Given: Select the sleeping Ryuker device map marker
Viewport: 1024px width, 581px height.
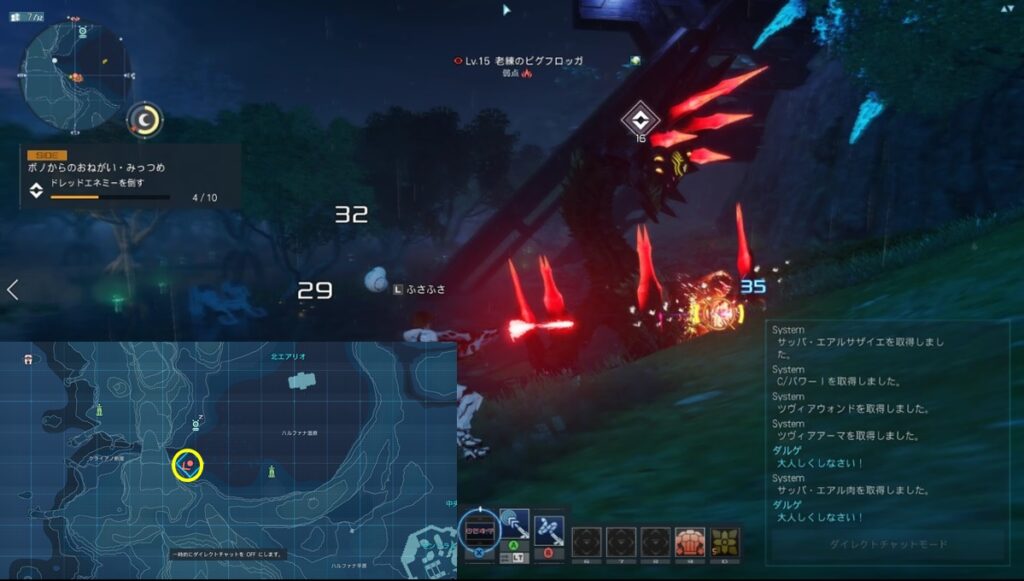Looking at the screenshot, I should tap(197, 424).
